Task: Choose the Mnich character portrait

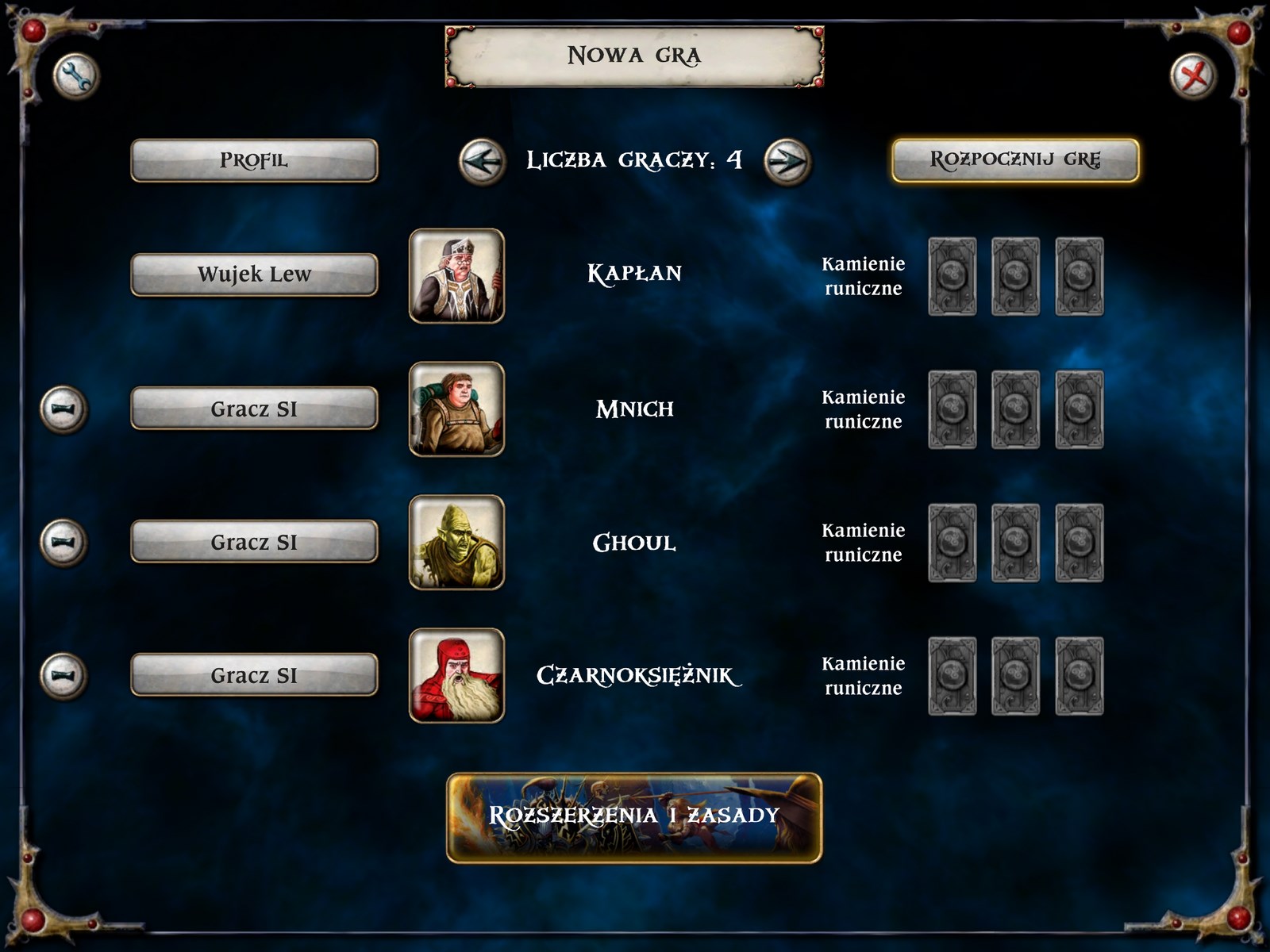Action: coord(456,409)
